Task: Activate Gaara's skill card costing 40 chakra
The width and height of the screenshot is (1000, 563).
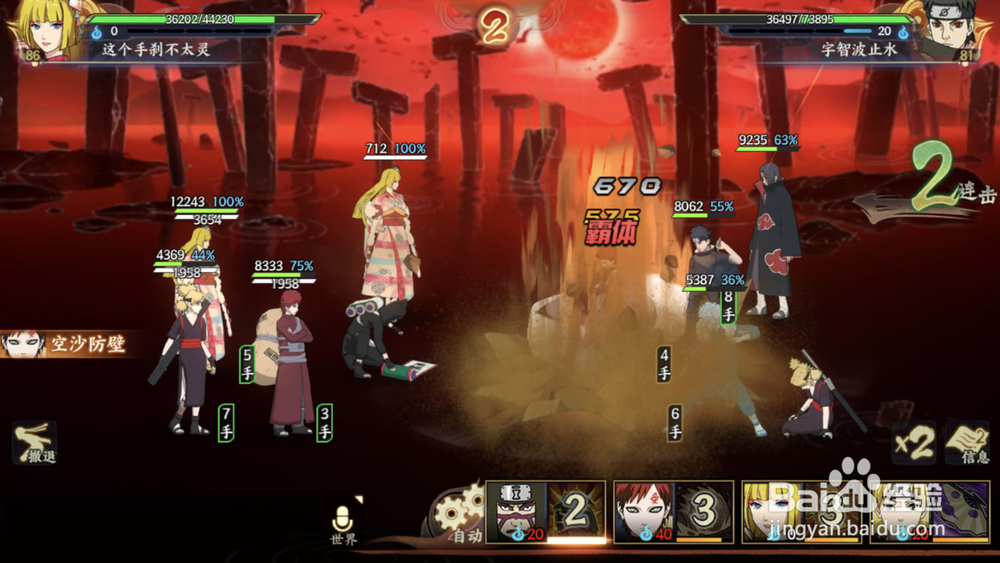Action: (673, 512)
